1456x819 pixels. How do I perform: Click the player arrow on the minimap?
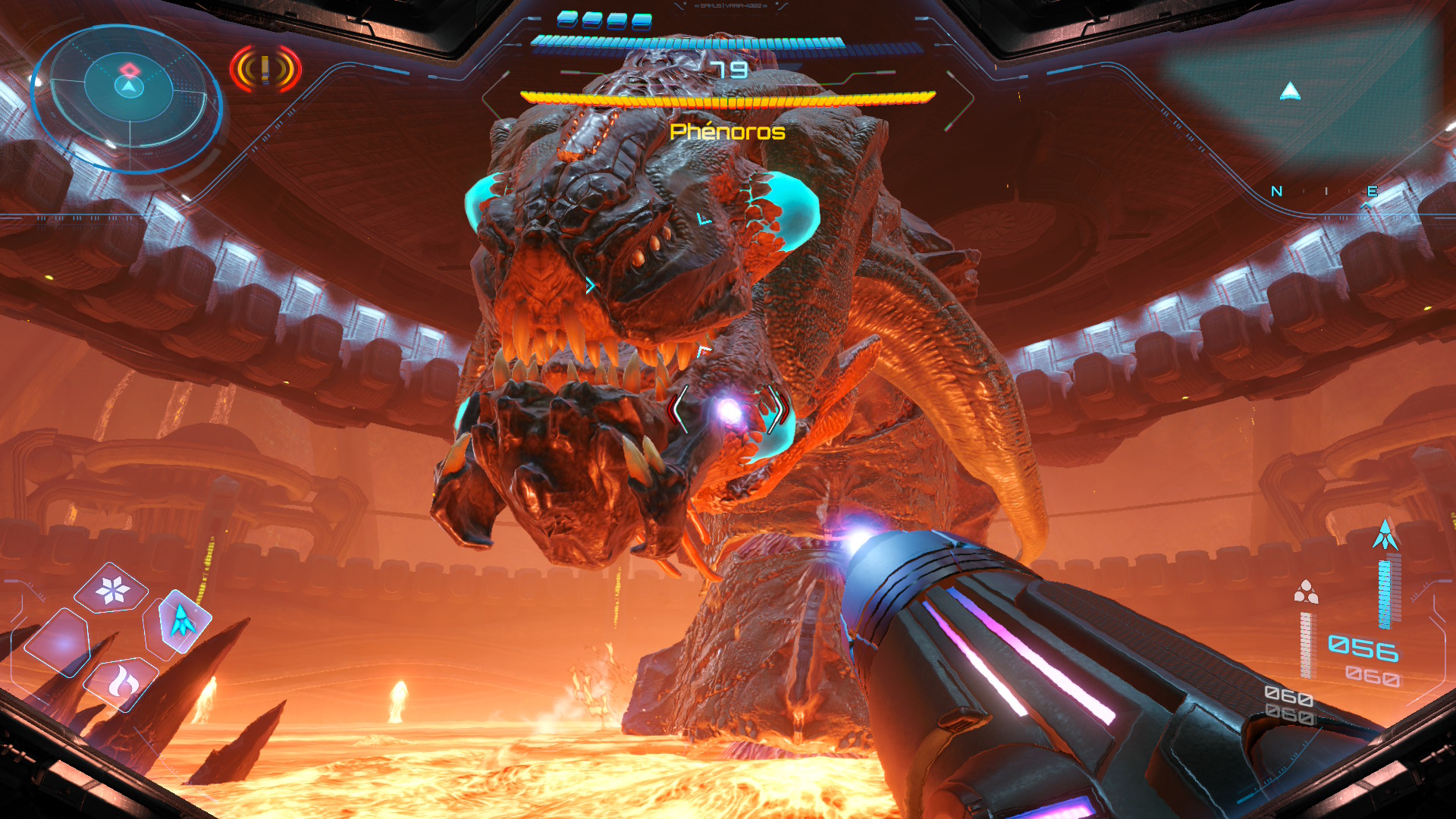click(x=1290, y=93)
